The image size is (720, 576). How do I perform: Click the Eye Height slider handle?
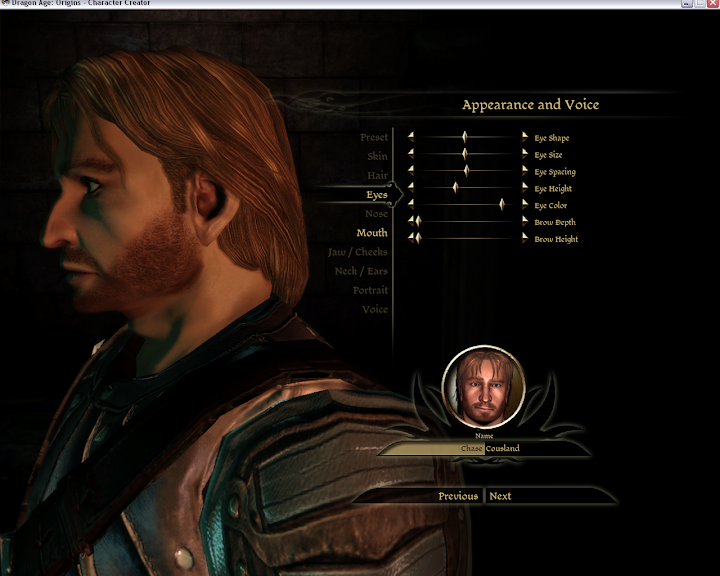pos(455,187)
